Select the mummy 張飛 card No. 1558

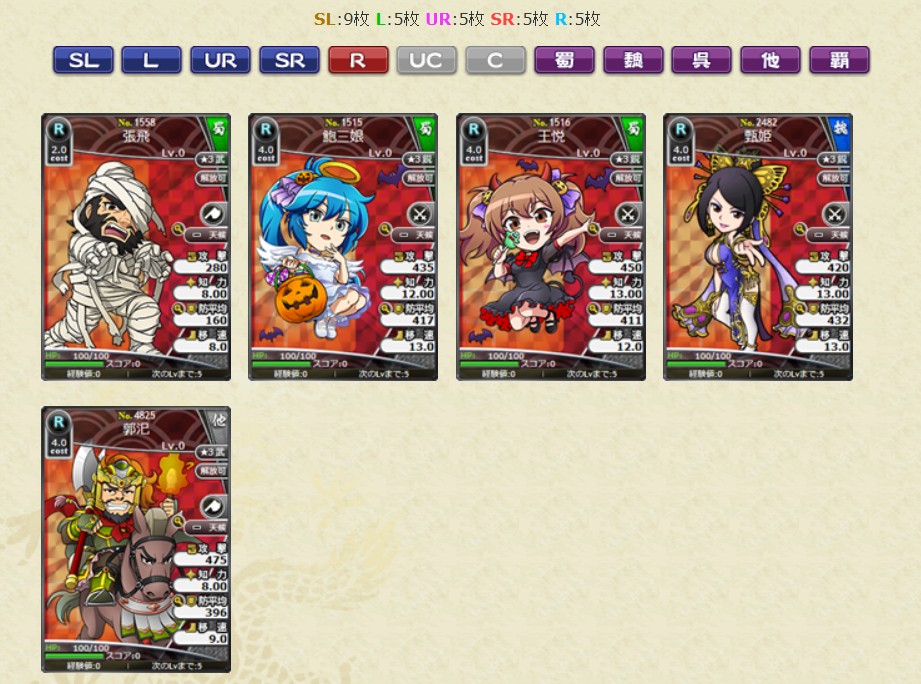136,247
